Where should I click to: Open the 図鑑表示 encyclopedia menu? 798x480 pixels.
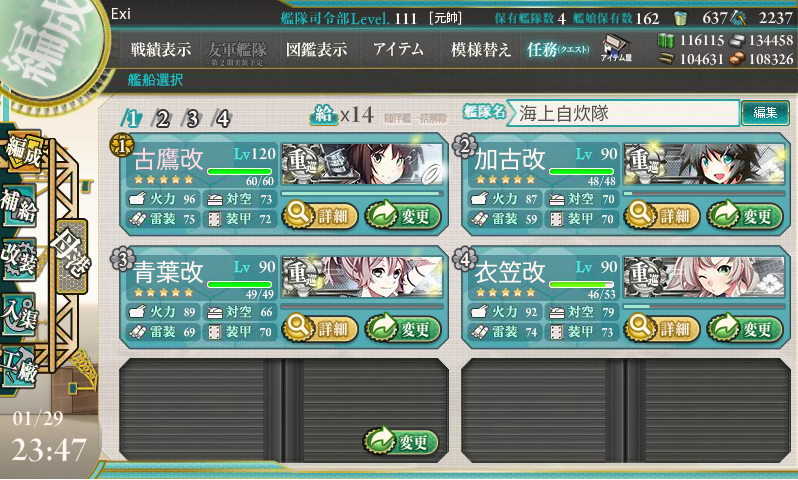coord(316,49)
